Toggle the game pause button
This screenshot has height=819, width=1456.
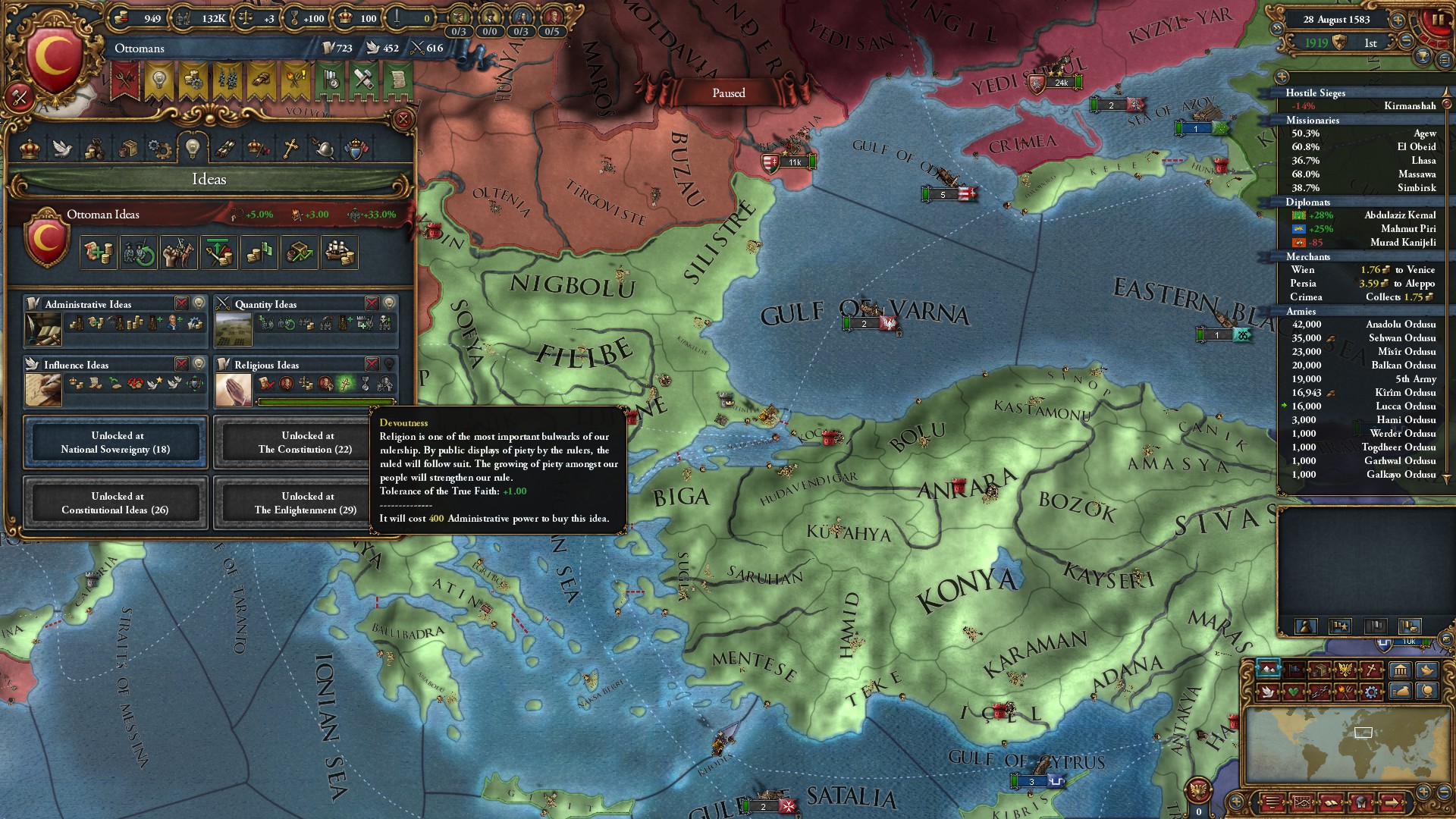(1437, 20)
